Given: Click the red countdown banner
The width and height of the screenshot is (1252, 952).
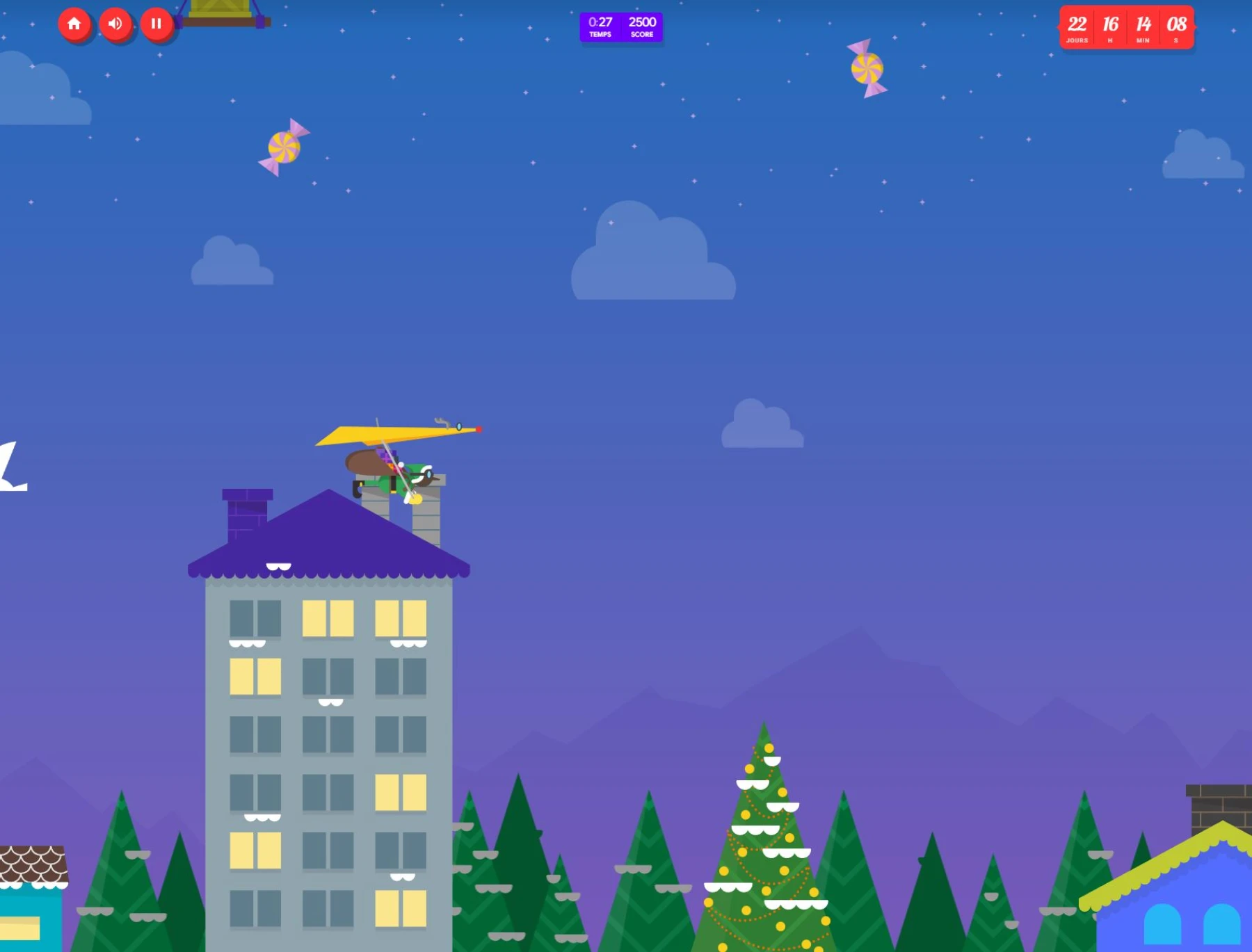Looking at the screenshot, I should coord(1127,27).
